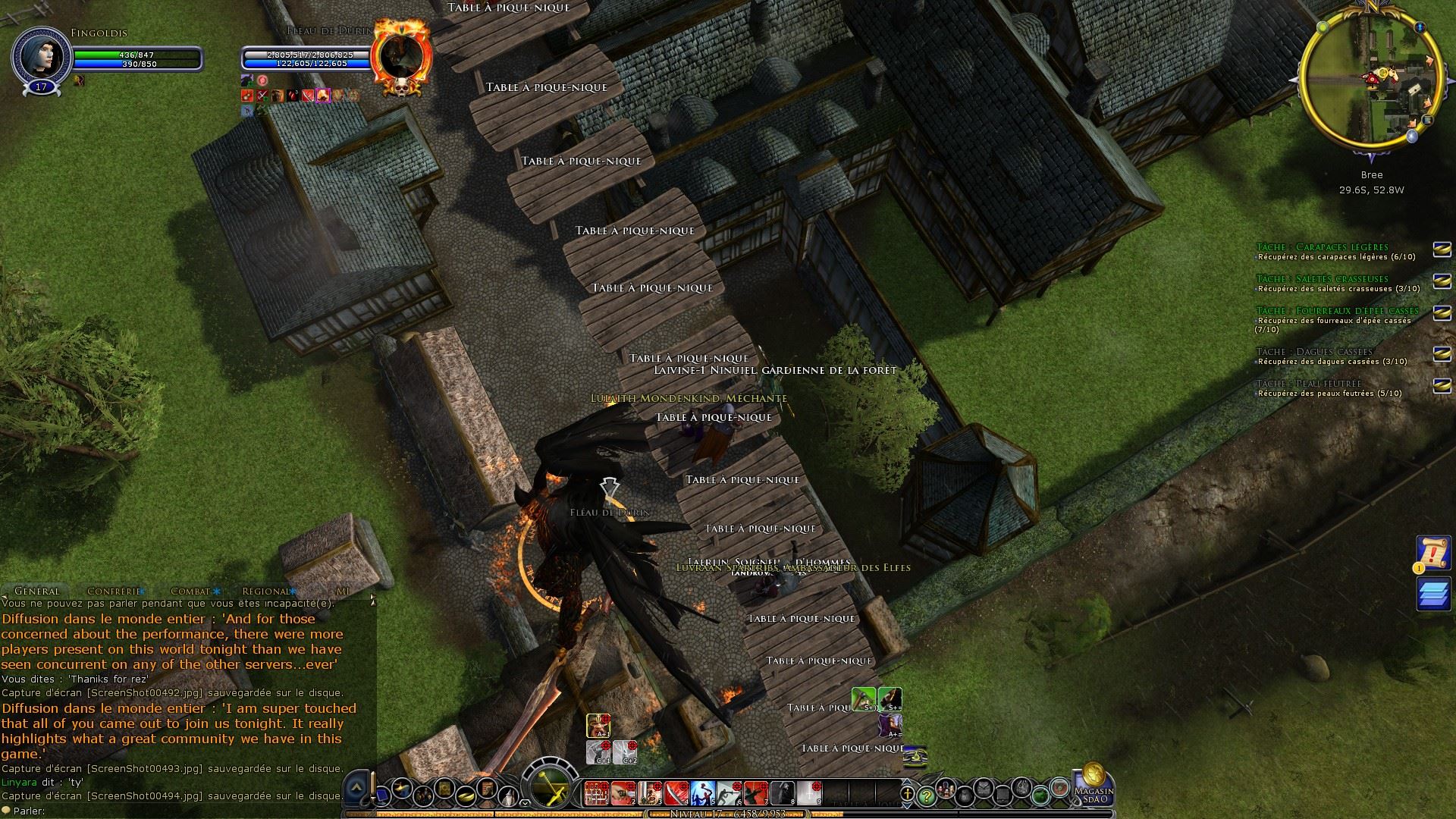Viewport: 1456px width, 819px height.
Task: Activate the blue skill in quickslot 5
Action: tap(703, 792)
